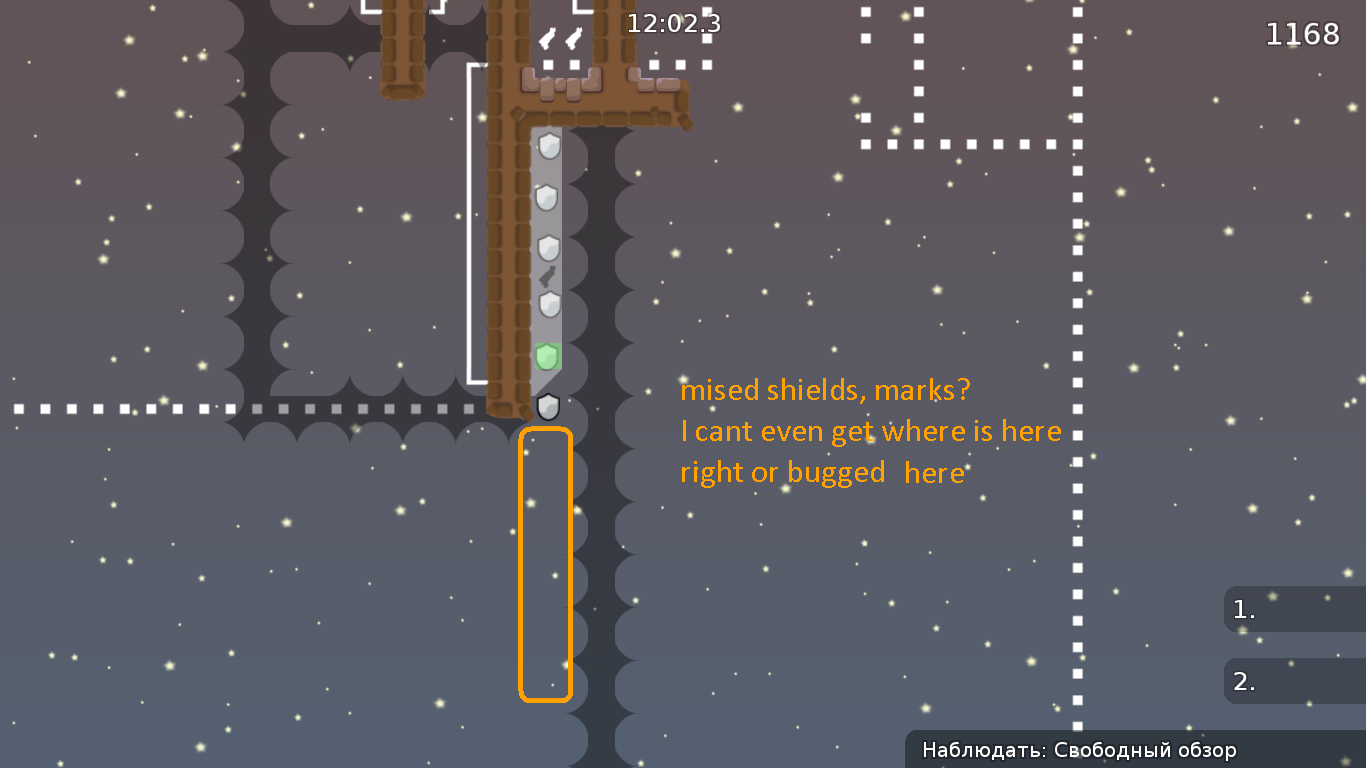Click the gray shield progress bar track
Viewport: 1366px width, 768px height.
coord(547,330)
